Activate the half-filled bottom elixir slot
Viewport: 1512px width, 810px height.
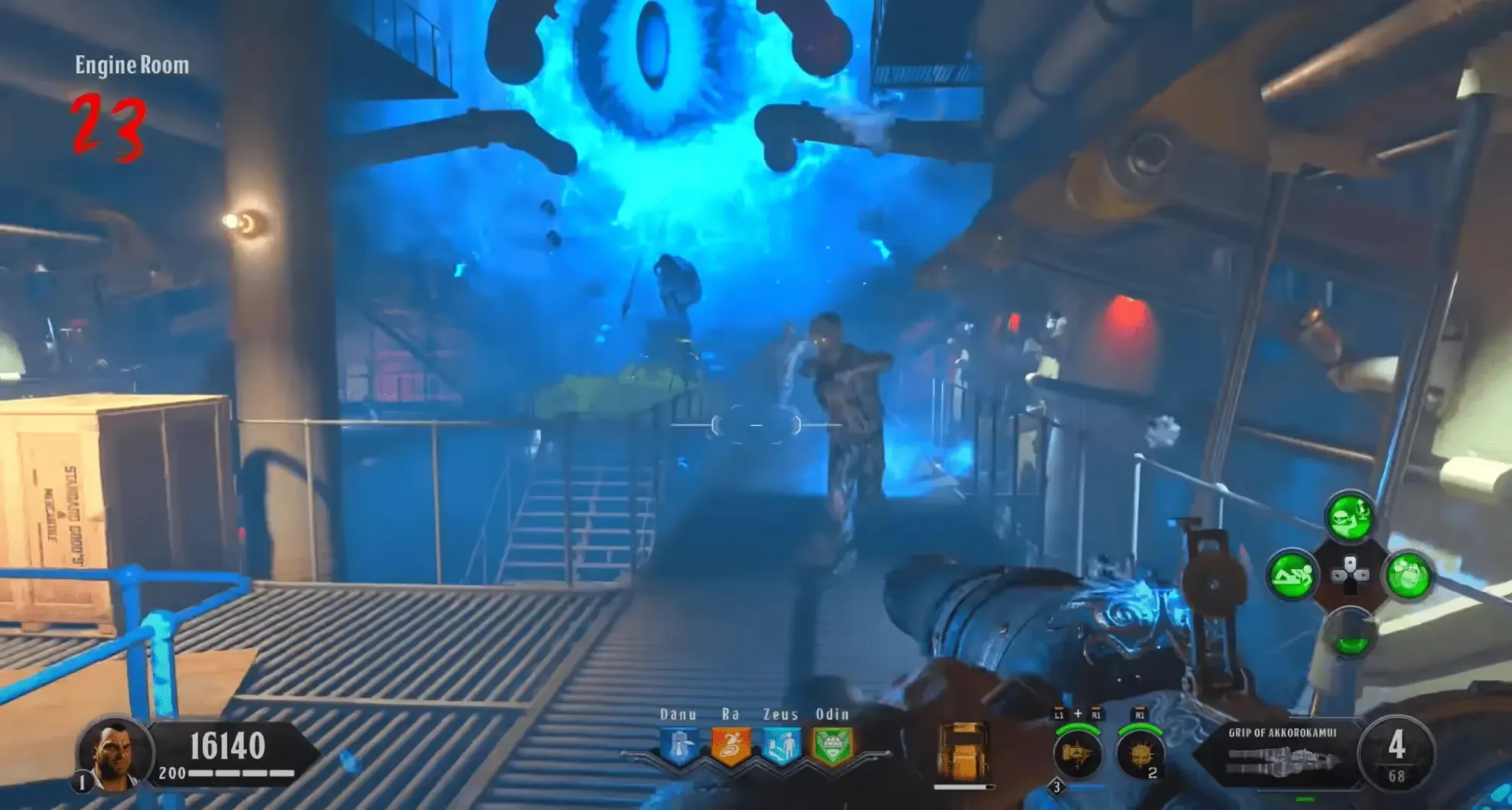coord(1350,633)
